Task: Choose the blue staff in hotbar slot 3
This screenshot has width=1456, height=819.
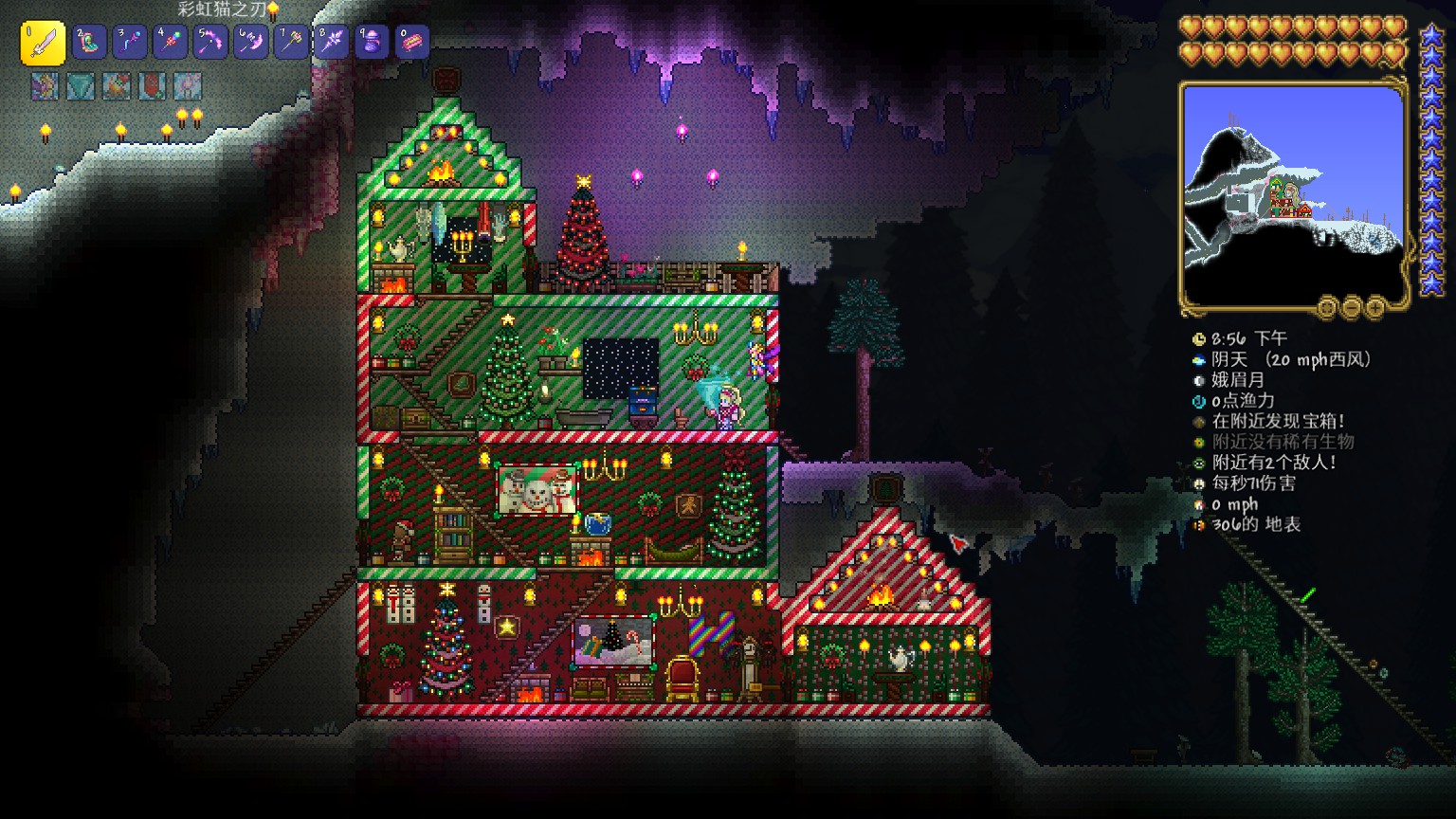Action: point(130,42)
